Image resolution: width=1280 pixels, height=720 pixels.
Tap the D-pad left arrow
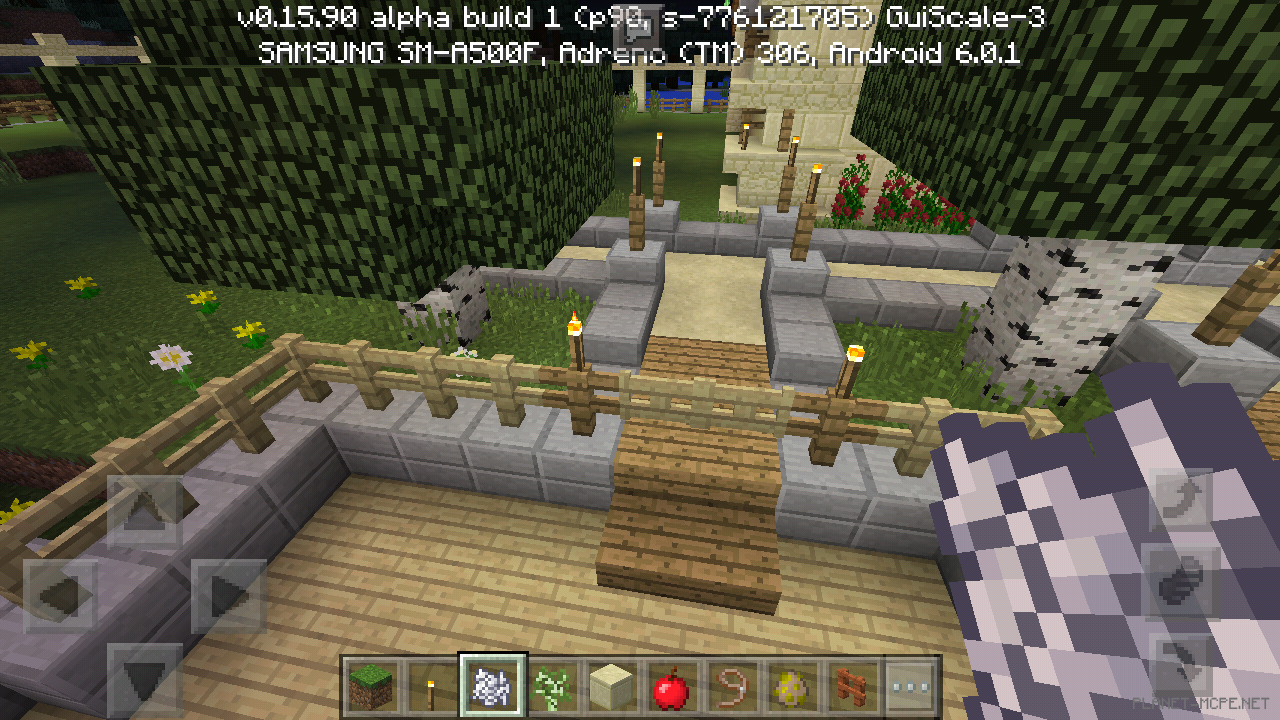[x=60, y=596]
